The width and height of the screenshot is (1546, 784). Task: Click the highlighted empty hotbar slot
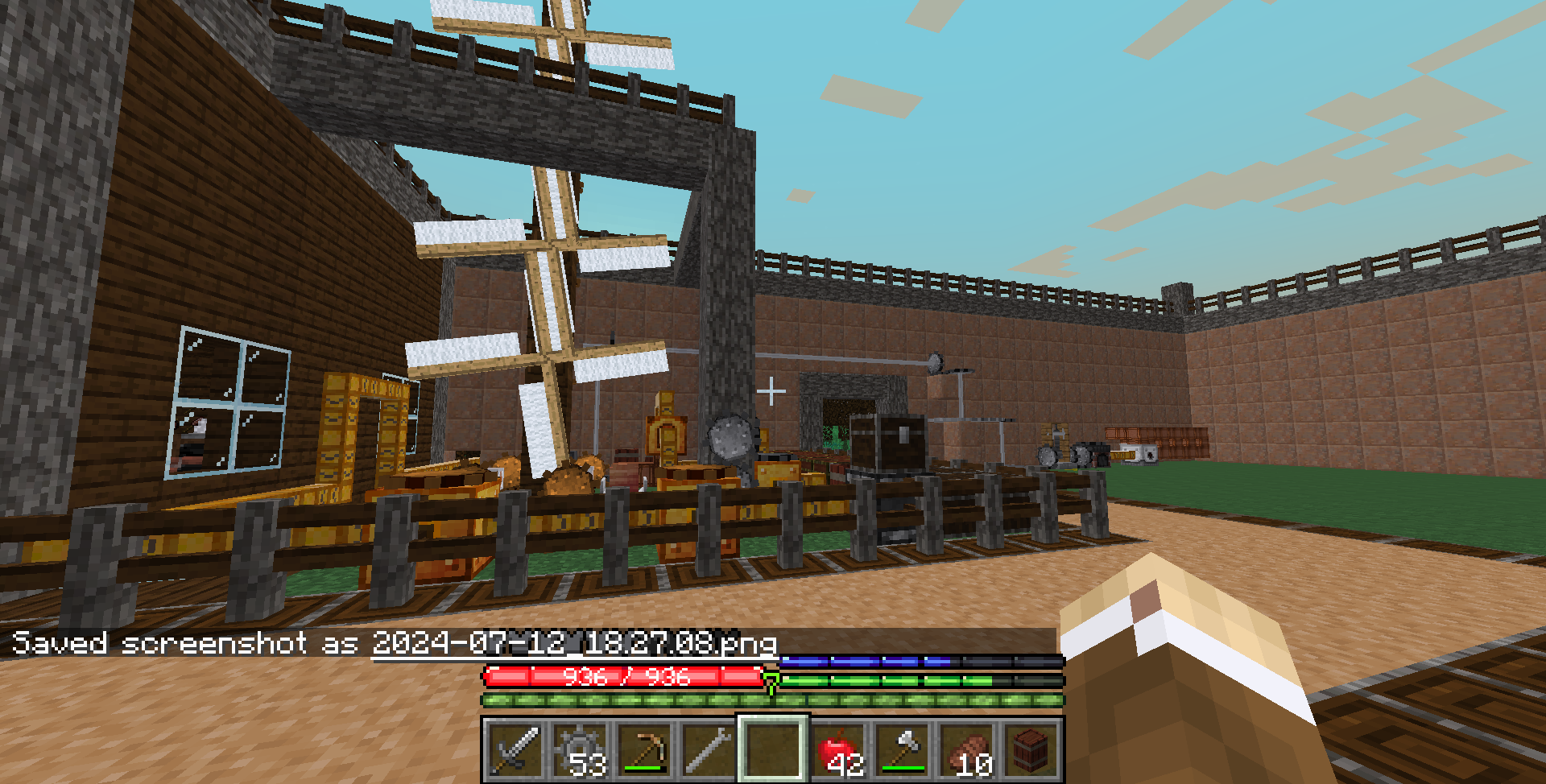(x=775, y=750)
